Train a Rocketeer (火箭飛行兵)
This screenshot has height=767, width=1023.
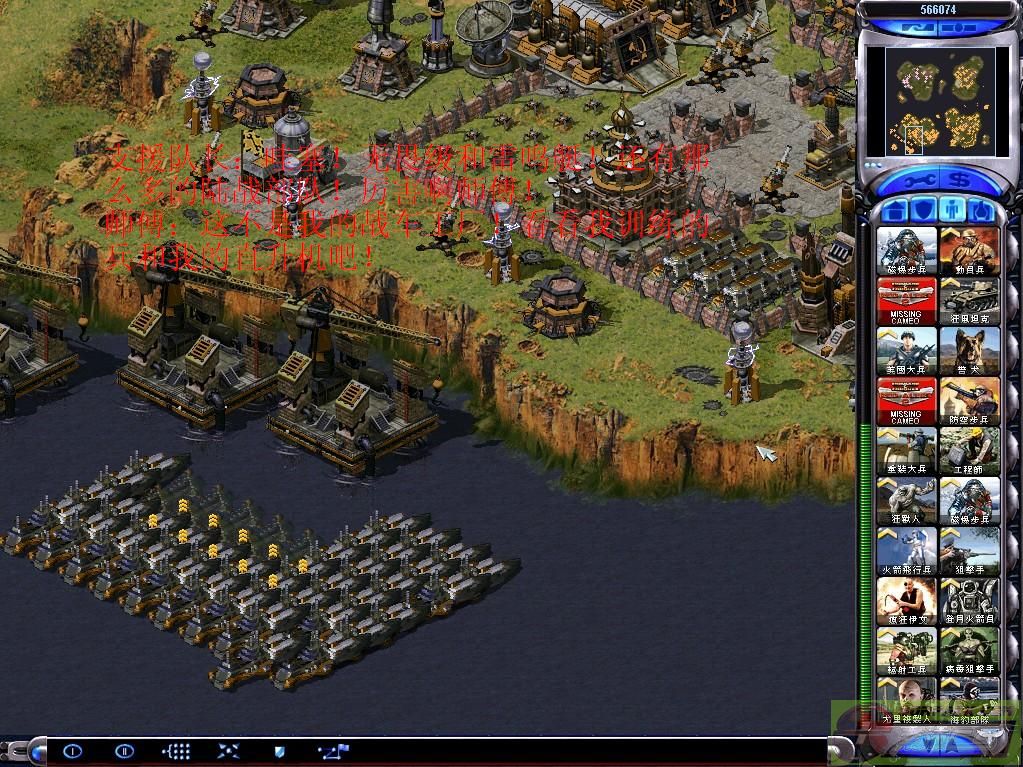point(908,551)
